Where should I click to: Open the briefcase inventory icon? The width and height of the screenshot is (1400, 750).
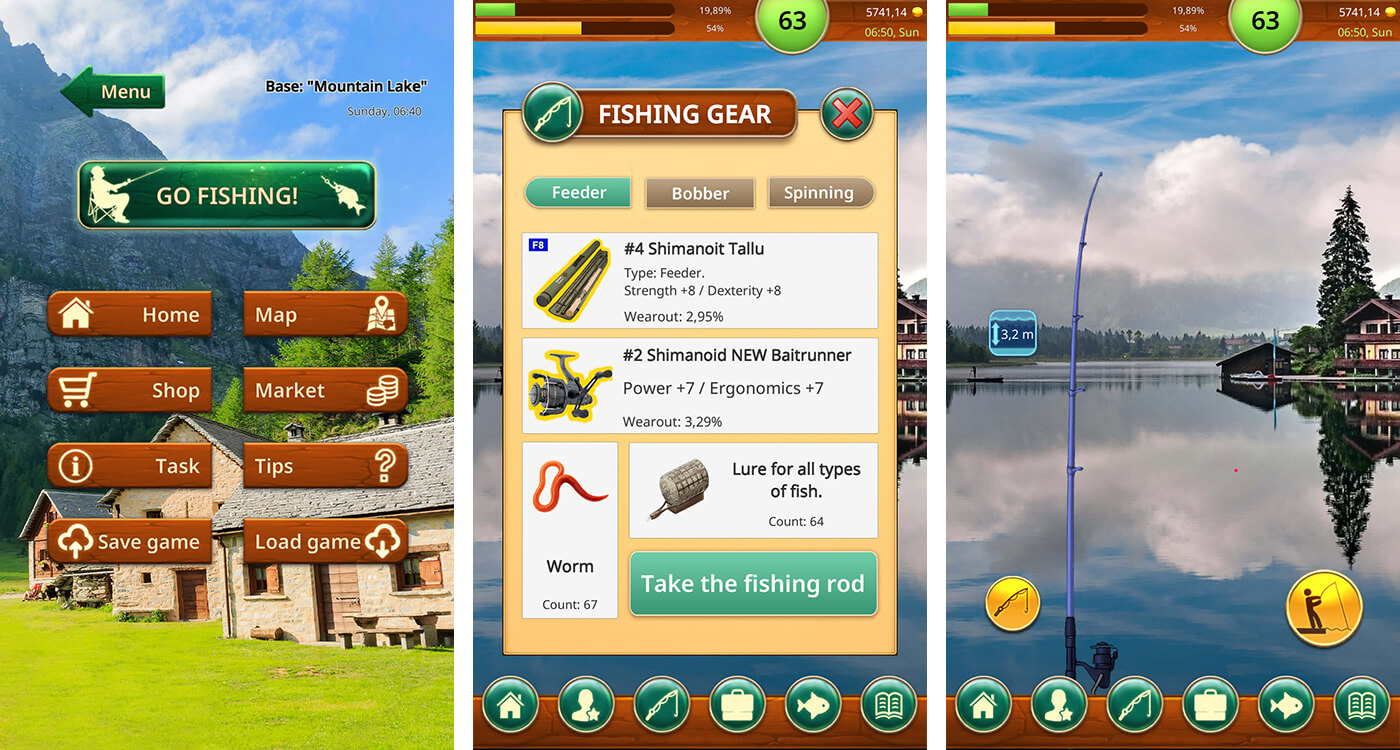coord(737,705)
